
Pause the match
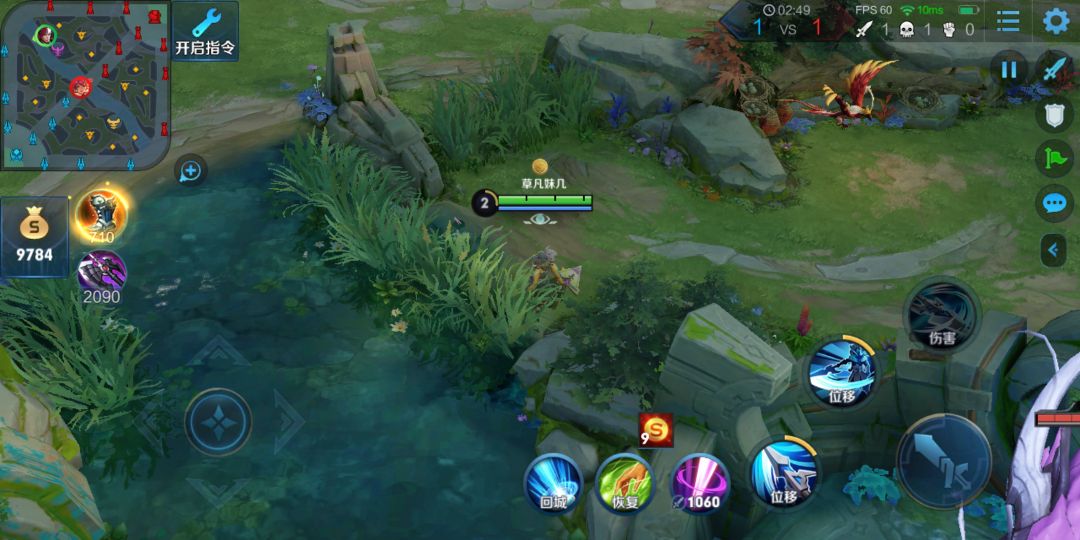(x=1009, y=70)
